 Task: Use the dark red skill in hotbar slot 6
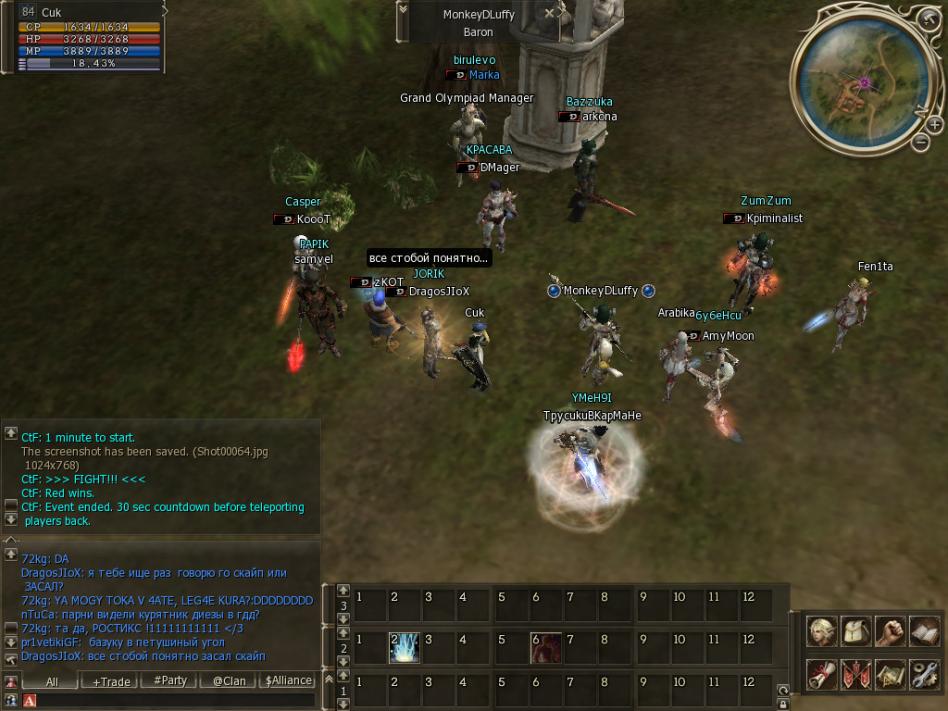coord(545,647)
